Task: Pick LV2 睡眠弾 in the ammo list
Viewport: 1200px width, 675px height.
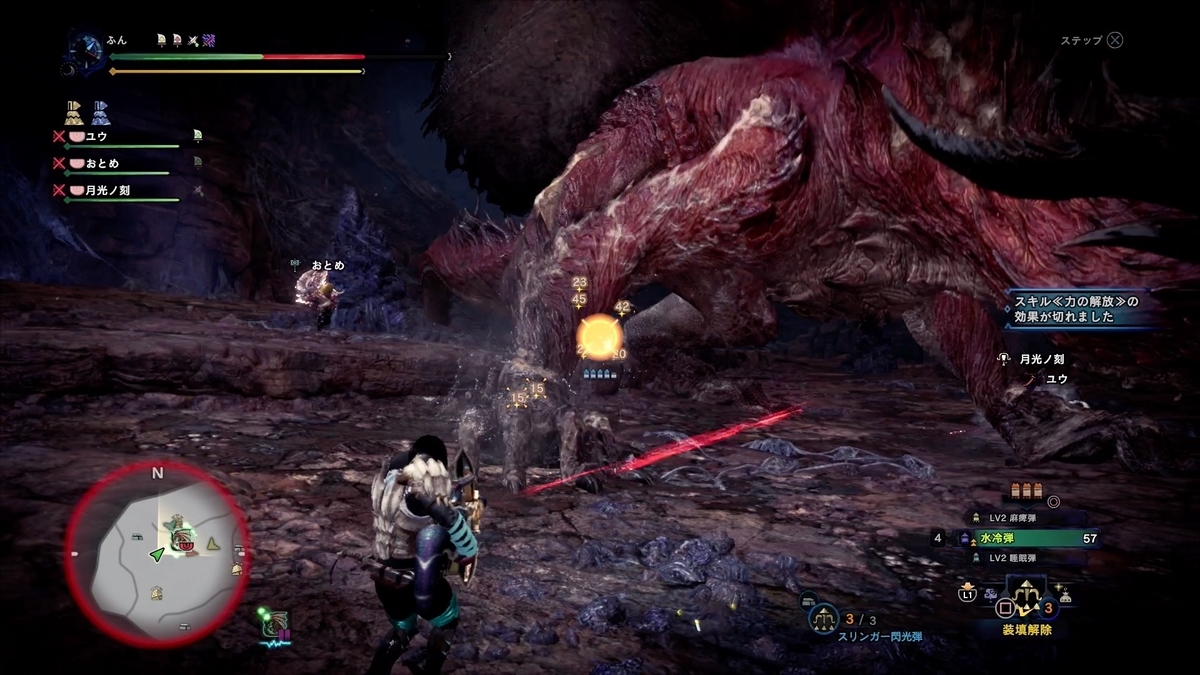Action: [1010, 557]
